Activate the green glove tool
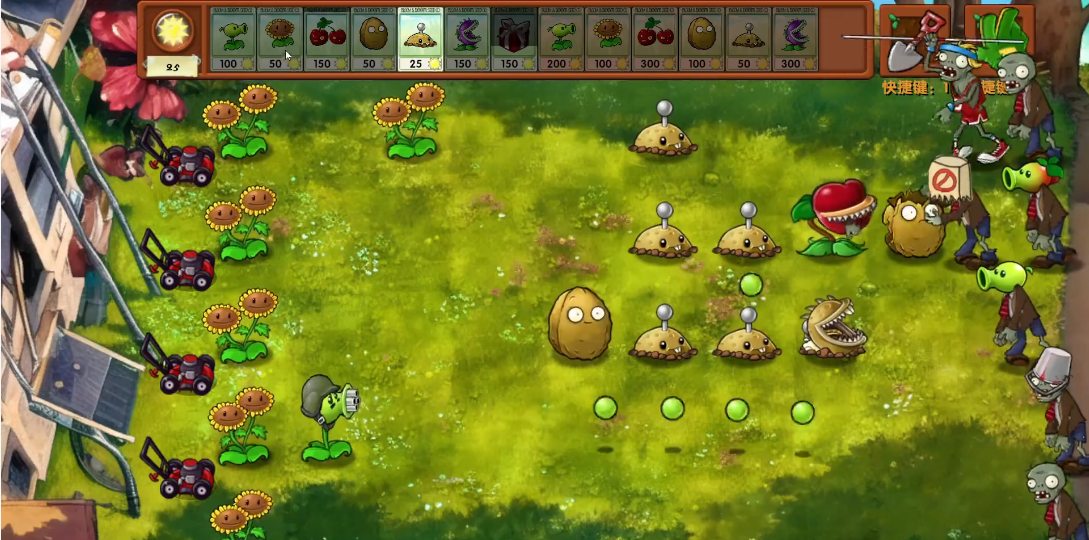The width and height of the screenshot is (1089, 540). coord(1000,35)
